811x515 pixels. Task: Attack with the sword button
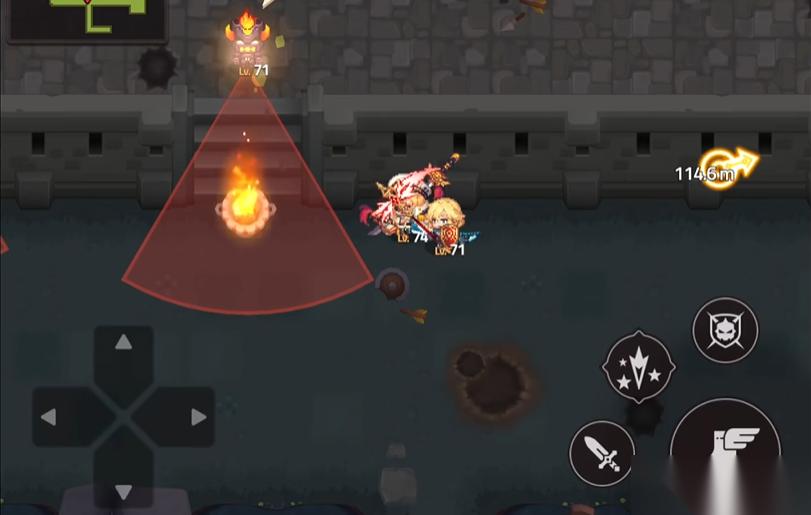602,453
